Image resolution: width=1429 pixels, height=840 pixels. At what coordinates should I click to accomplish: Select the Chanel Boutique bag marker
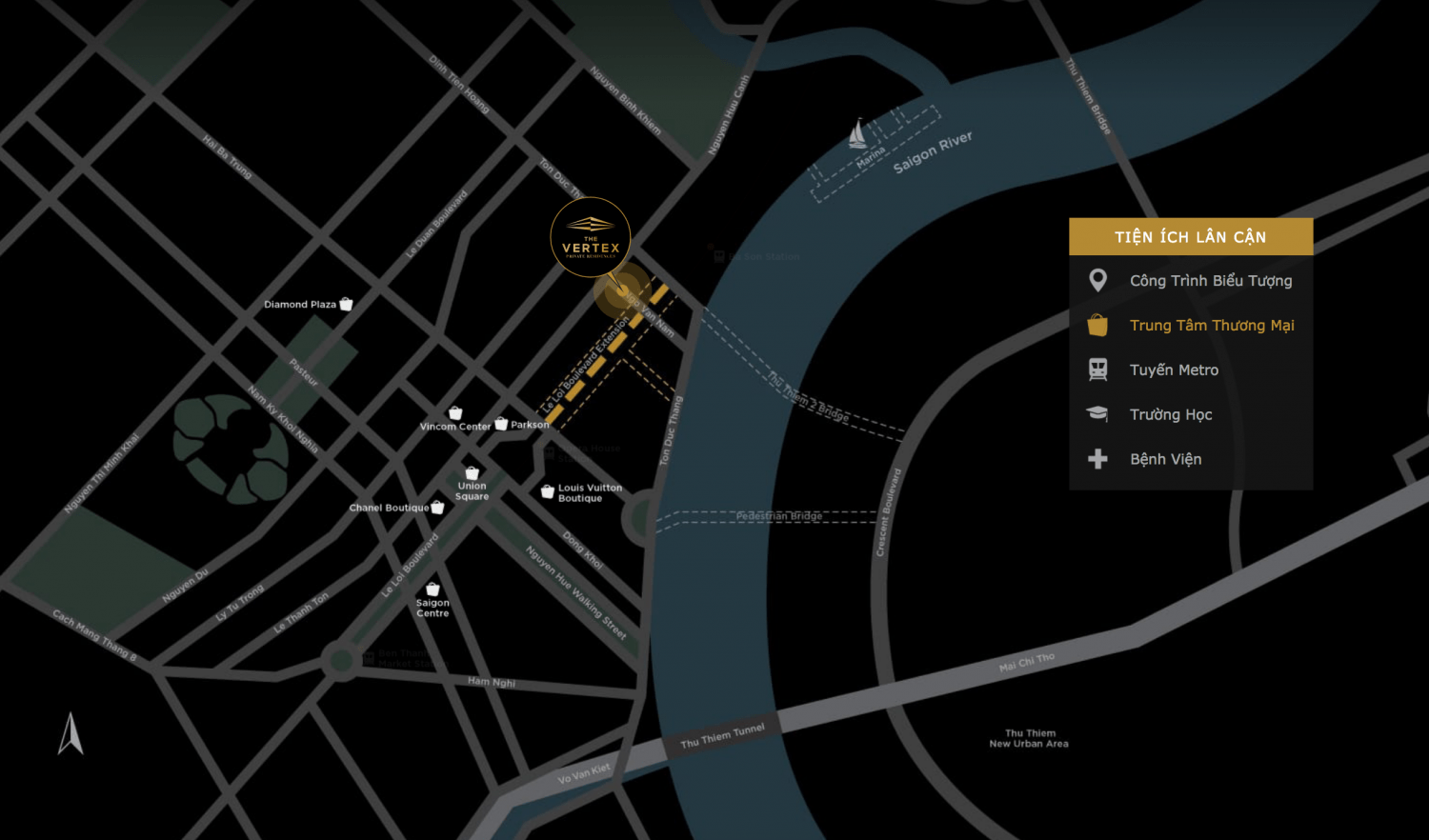tap(437, 508)
